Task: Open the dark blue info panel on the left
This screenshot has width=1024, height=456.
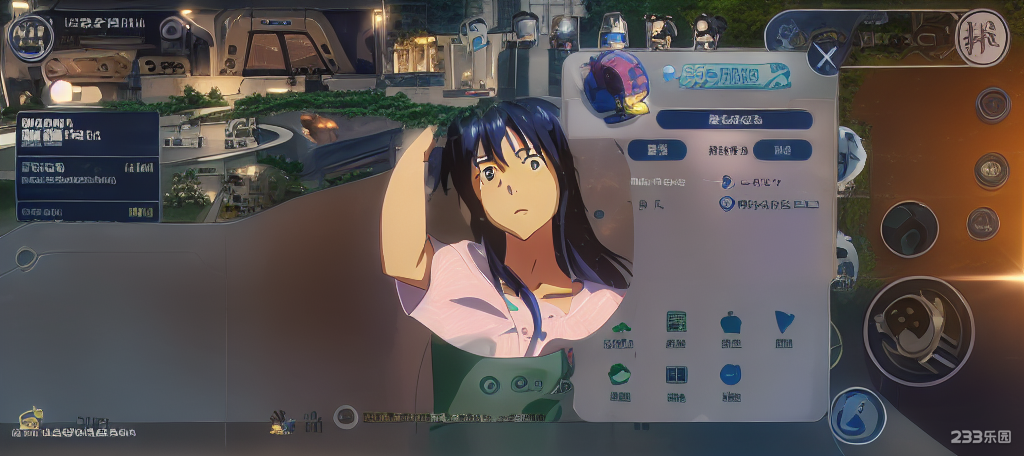Action: (x=88, y=166)
